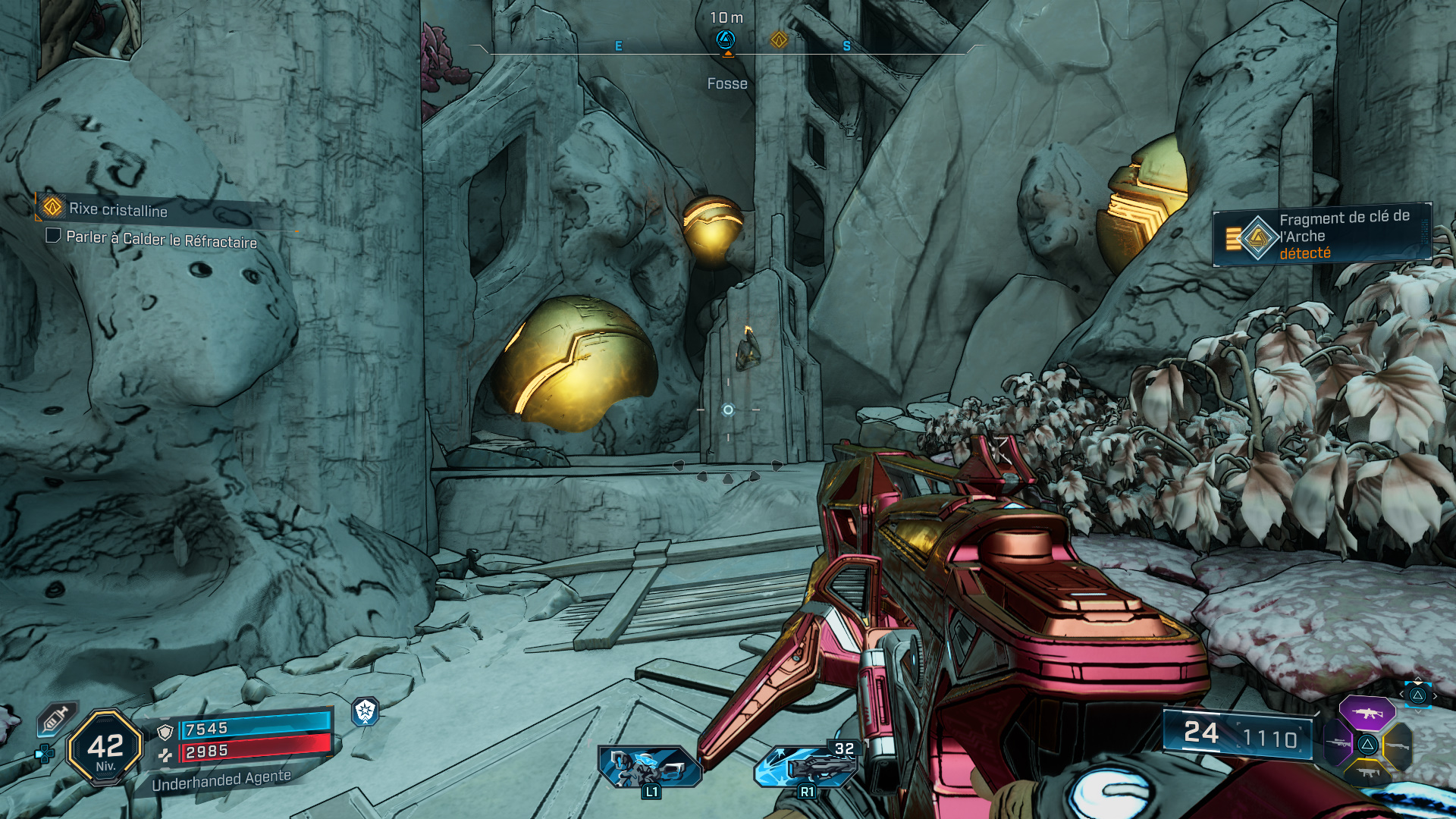Click the highlighted blue directional selector box
Image resolution: width=1456 pixels, height=819 pixels.
(x=1417, y=695)
